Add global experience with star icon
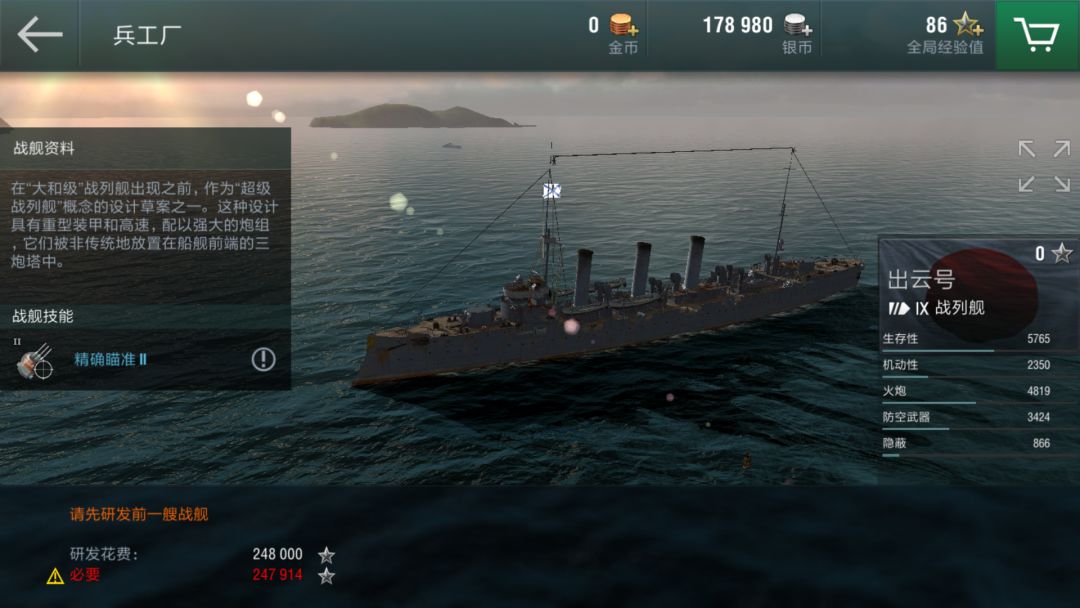 pyautogui.click(x=968, y=25)
